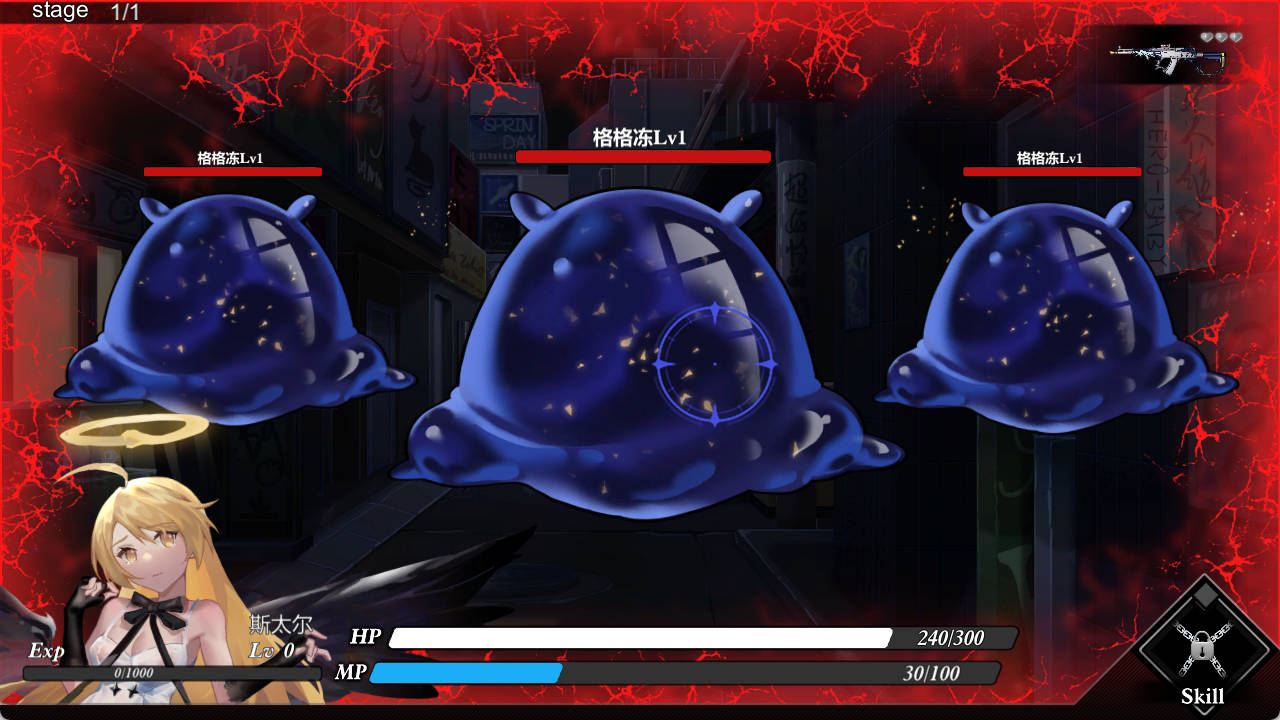This screenshot has width=1280, height=720.
Task: Click the Skill button label
Action: tap(1204, 693)
